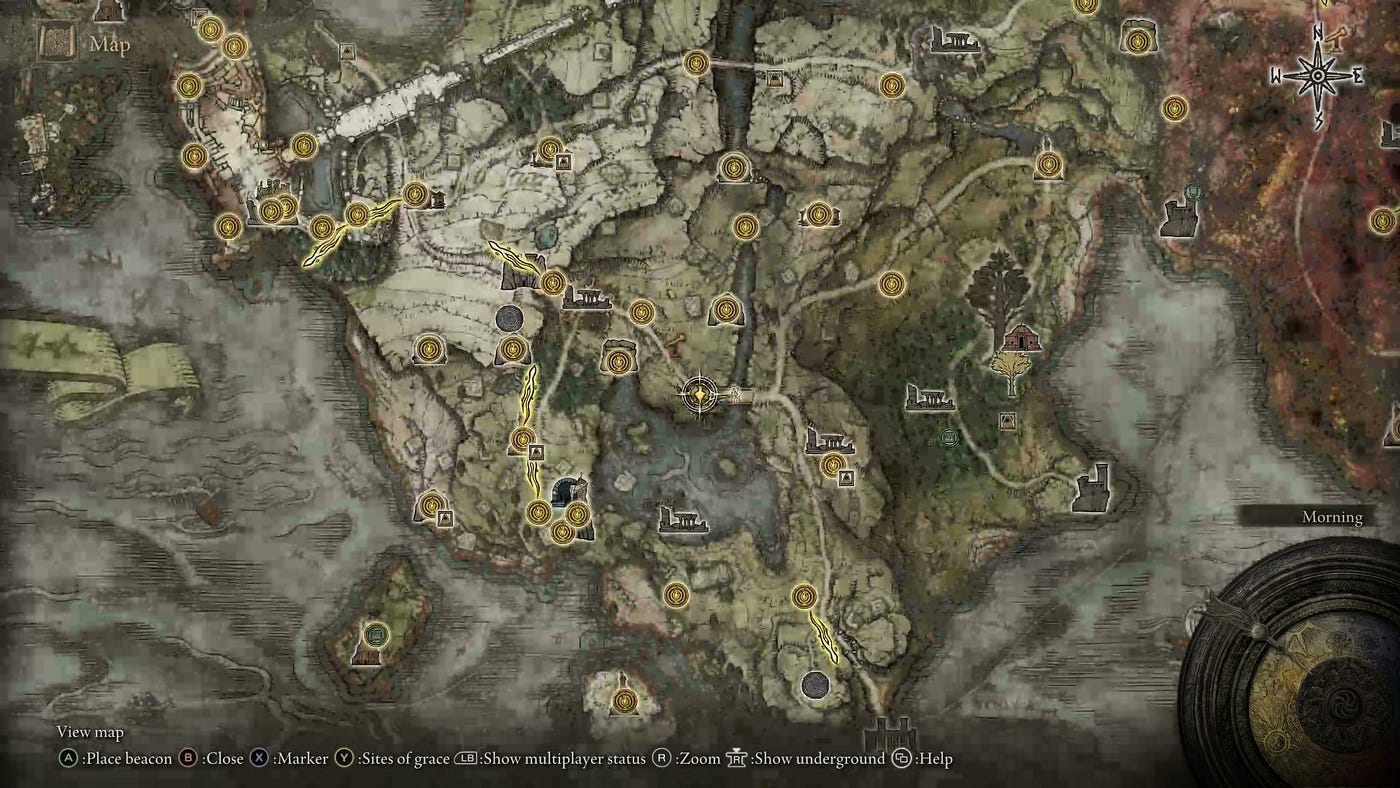
Task: Pick the grace site on the pale southern islet
Action: click(x=625, y=700)
